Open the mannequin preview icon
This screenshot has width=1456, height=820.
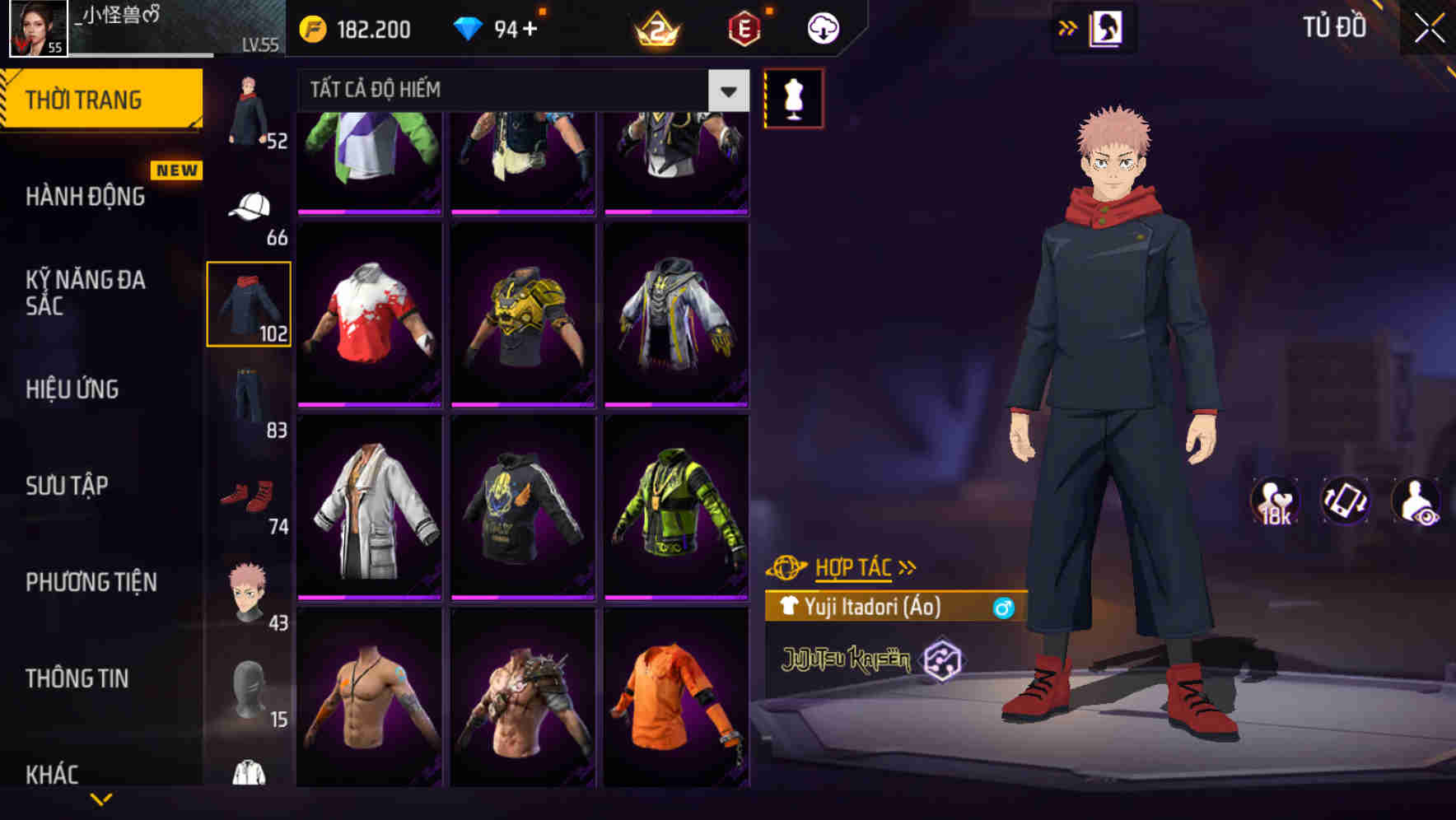[793, 96]
